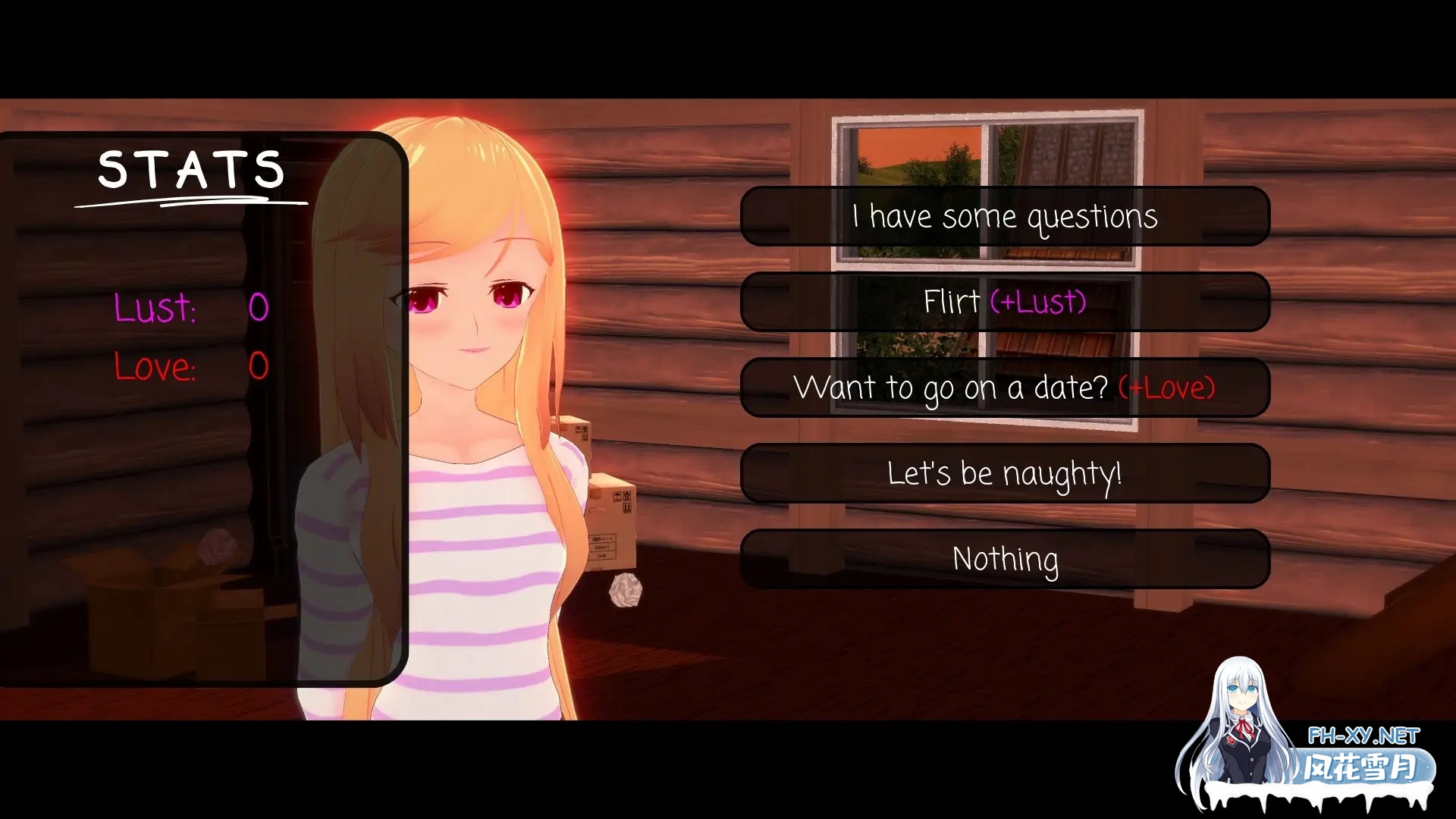Click the "(+Lust)" text on the Flirt option

tap(1037, 302)
